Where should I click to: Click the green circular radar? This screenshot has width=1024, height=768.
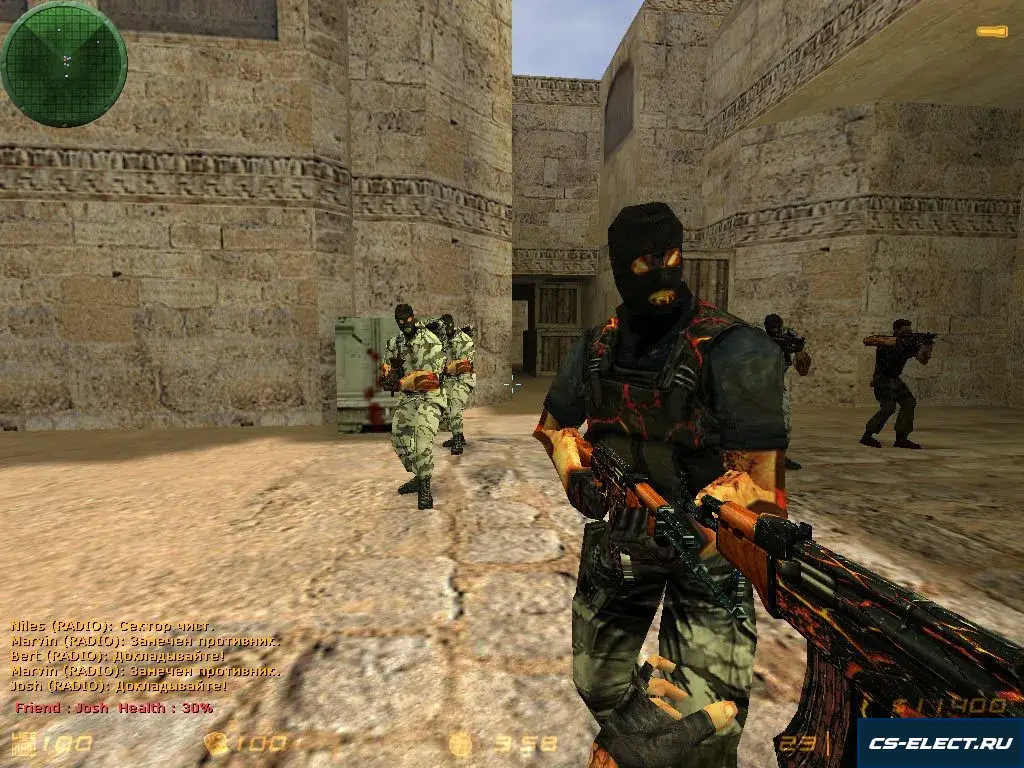(64, 64)
